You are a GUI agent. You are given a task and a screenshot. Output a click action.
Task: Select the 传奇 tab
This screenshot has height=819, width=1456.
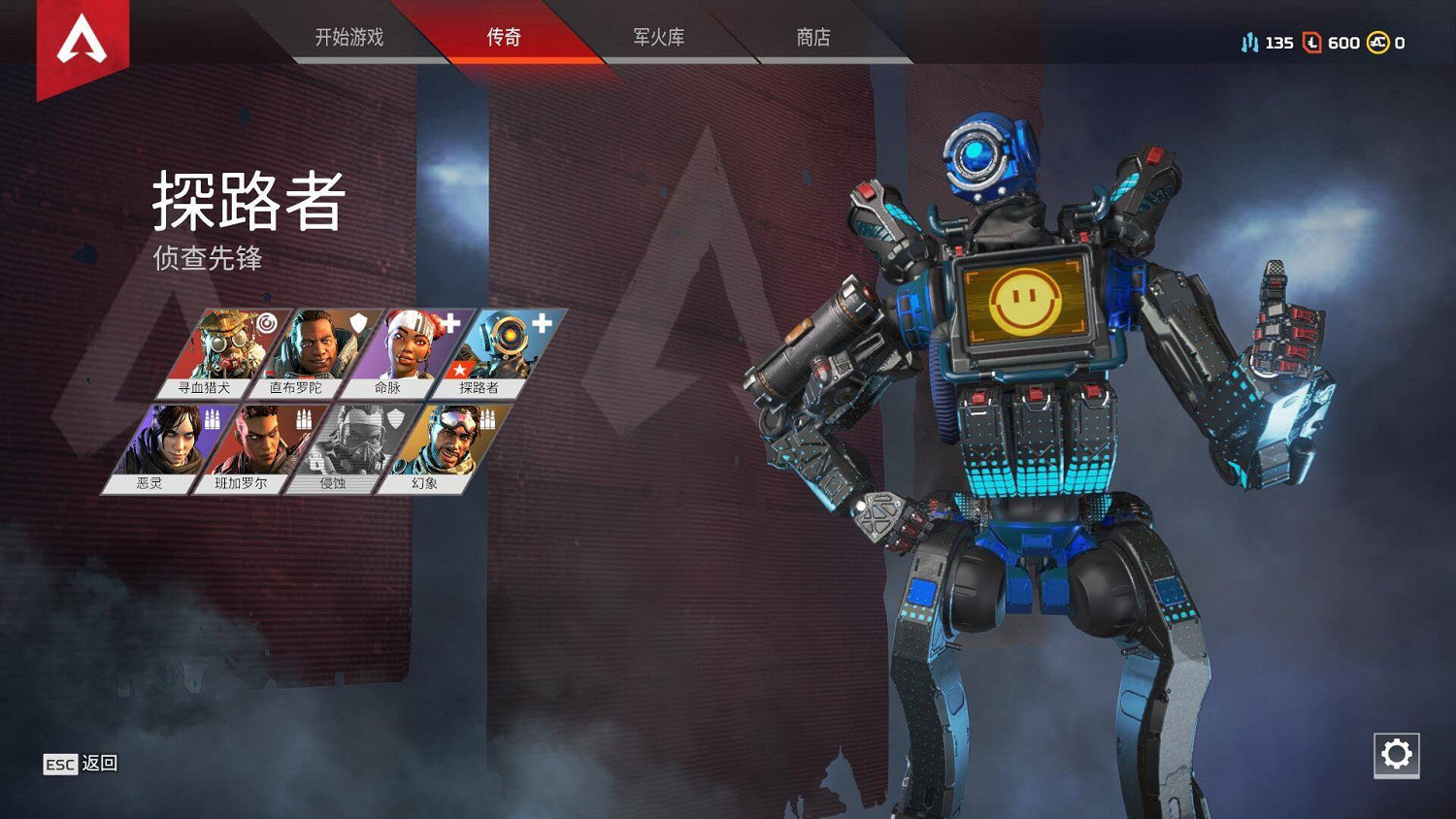(505, 37)
